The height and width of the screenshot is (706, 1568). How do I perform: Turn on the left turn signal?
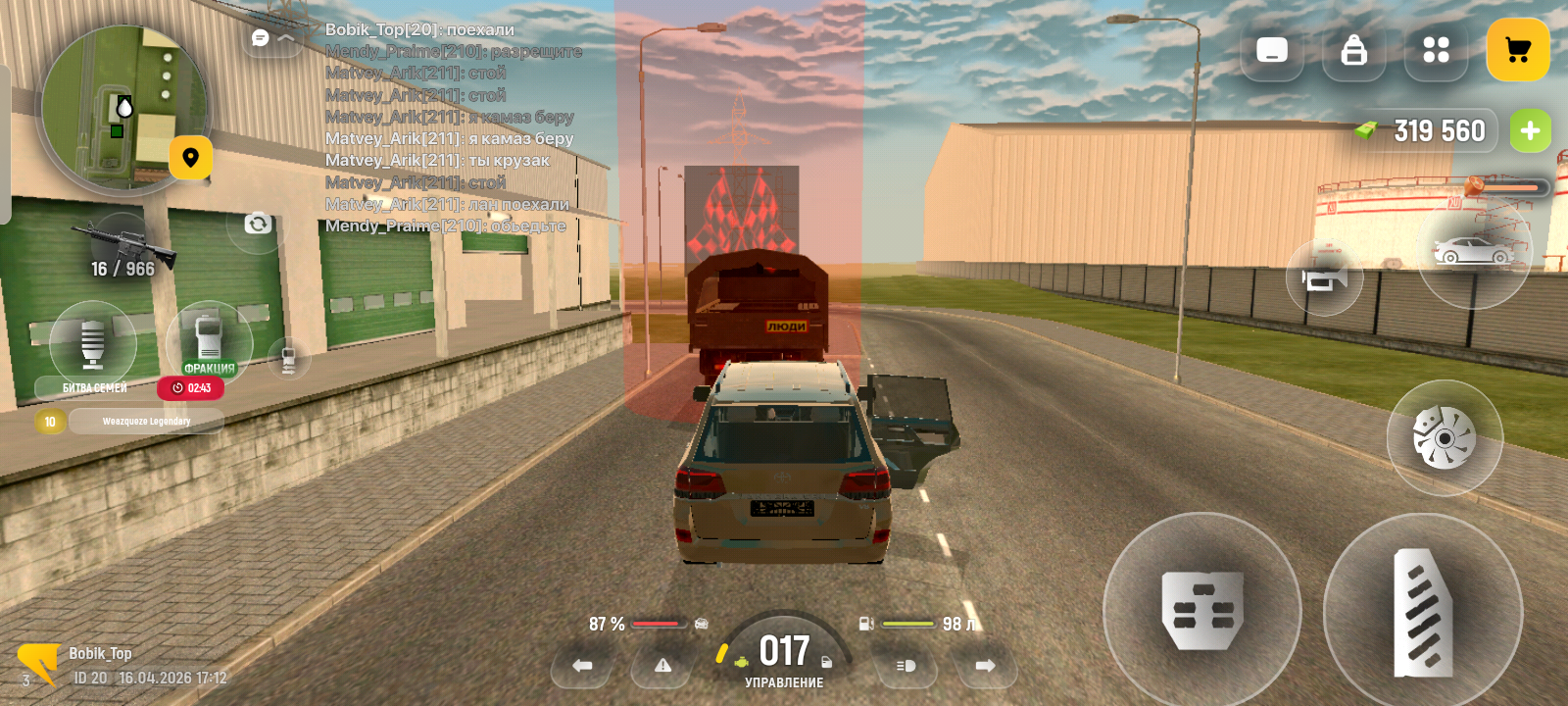[x=582, y=666]
